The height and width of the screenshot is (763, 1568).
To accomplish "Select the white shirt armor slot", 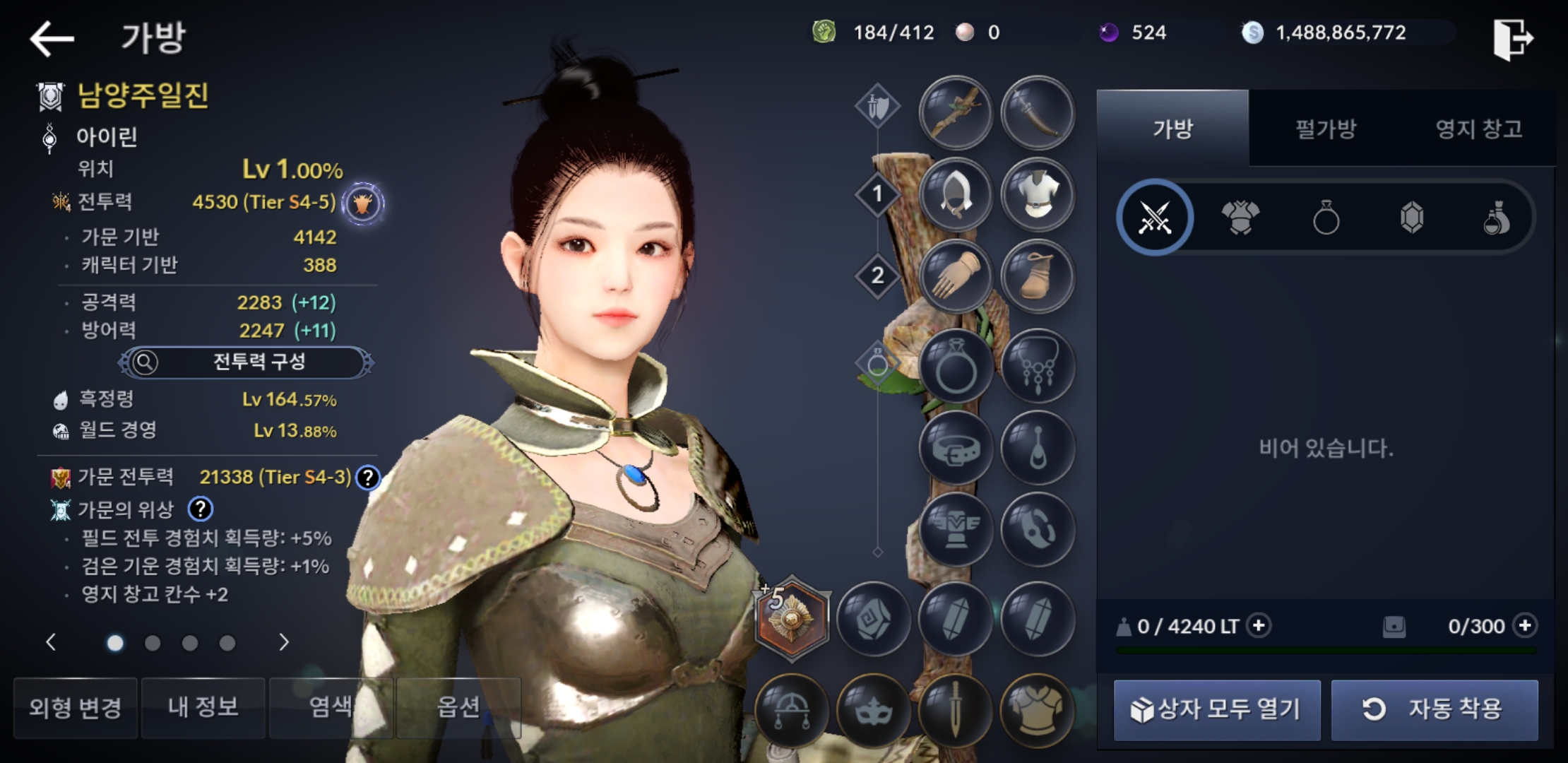I will [x=1038, y=194].
